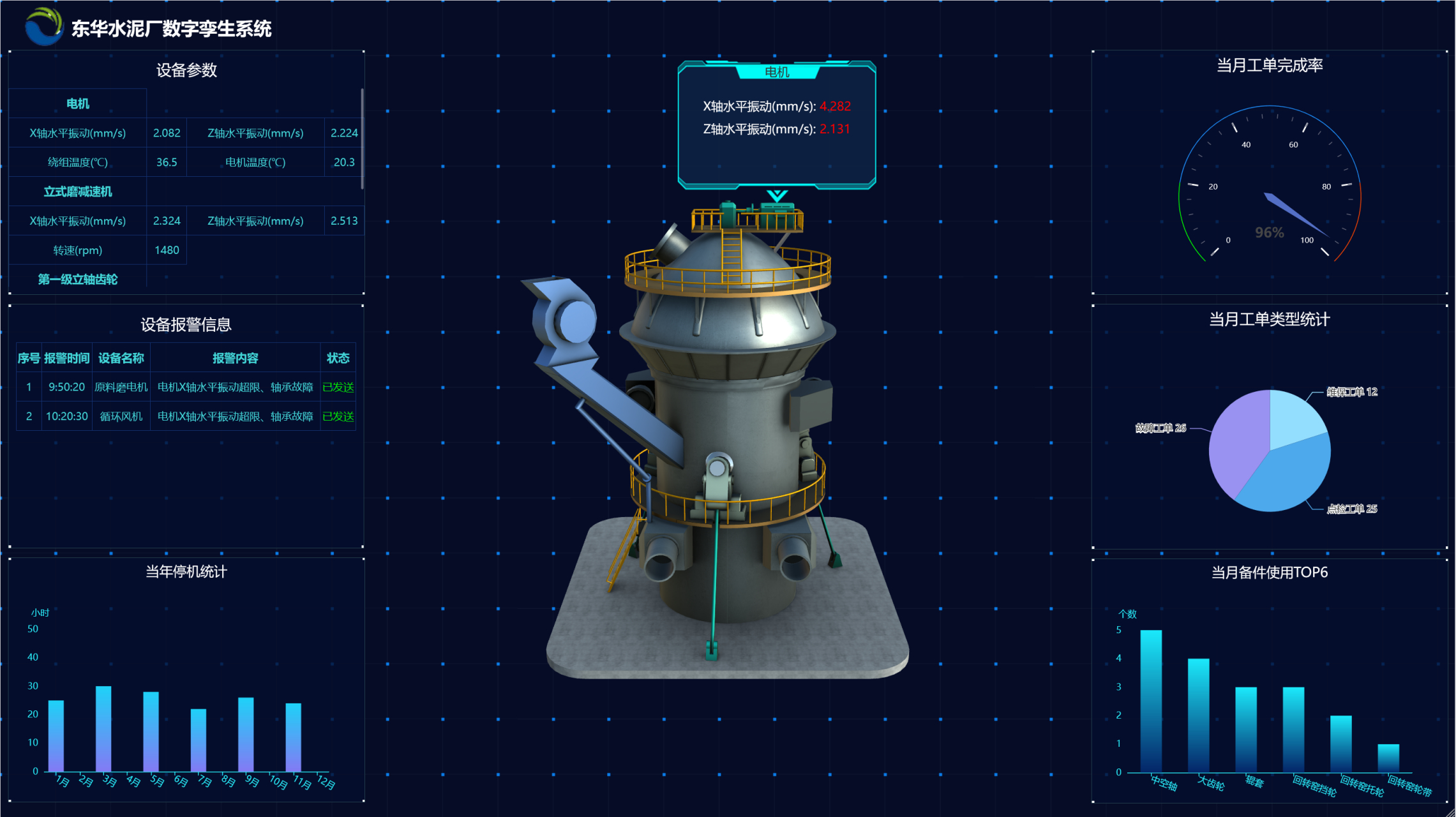Click the 设备参数 panel scrollbar
The image size is (1456, 817).
point(362,139)
